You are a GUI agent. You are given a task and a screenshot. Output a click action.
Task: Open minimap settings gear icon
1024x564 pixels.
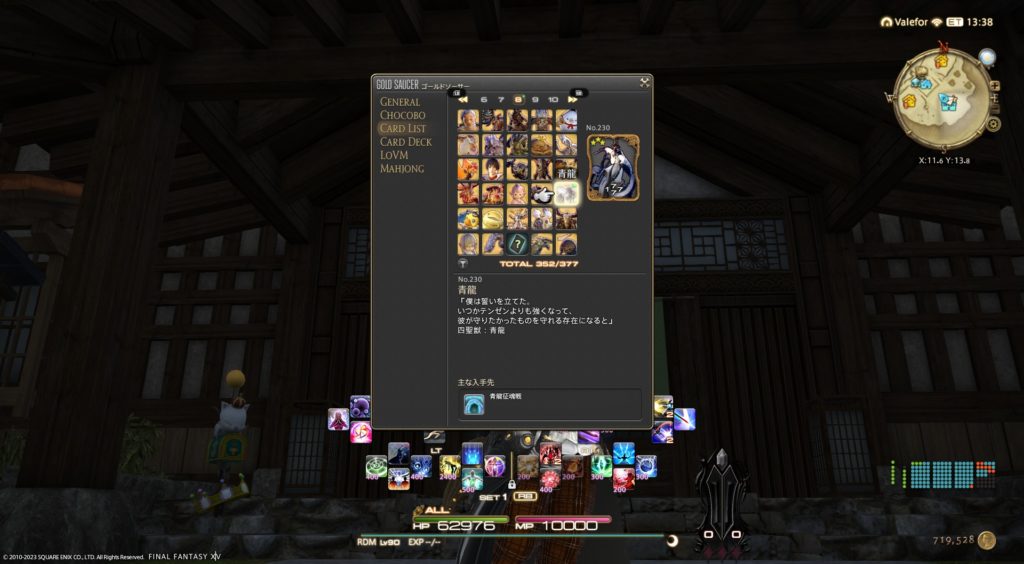pyautogui.click(x=993, y=124)
